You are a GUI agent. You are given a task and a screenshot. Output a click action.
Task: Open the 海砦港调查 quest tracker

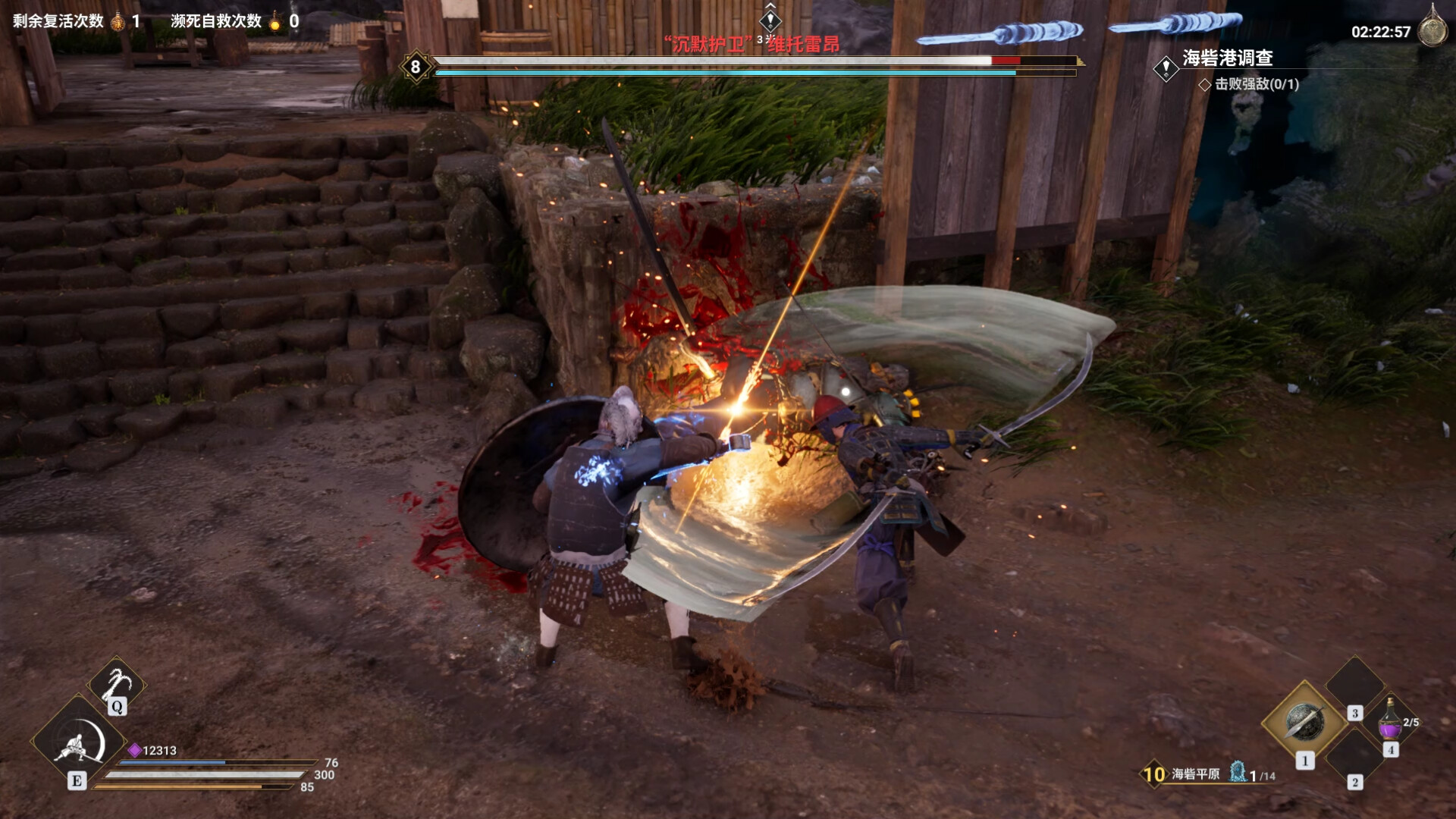pyautogui.click(x=1227, y=58)
